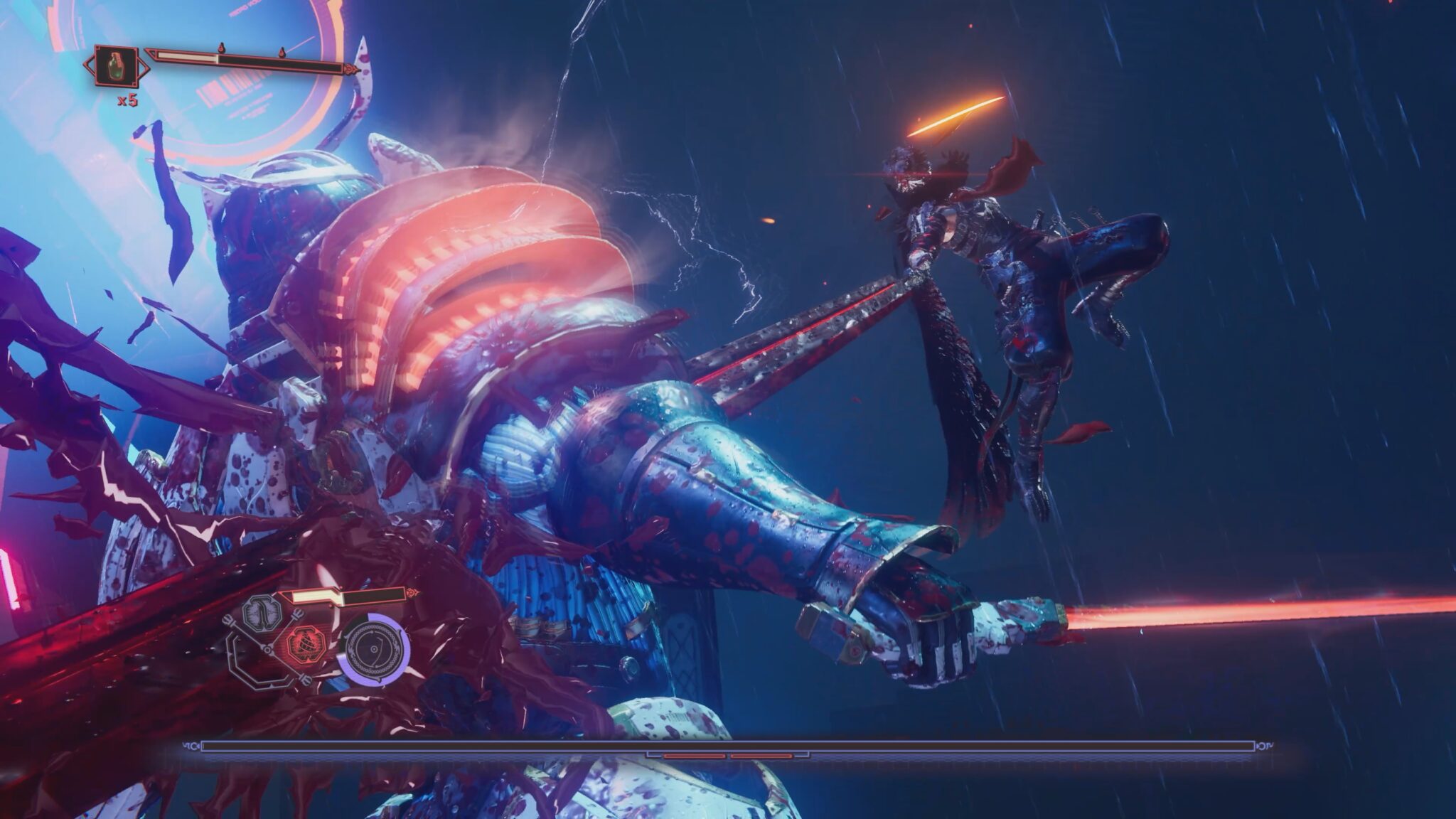
Task: Click the circular purple-ringed gauge emblem
Action: [373, 650]
